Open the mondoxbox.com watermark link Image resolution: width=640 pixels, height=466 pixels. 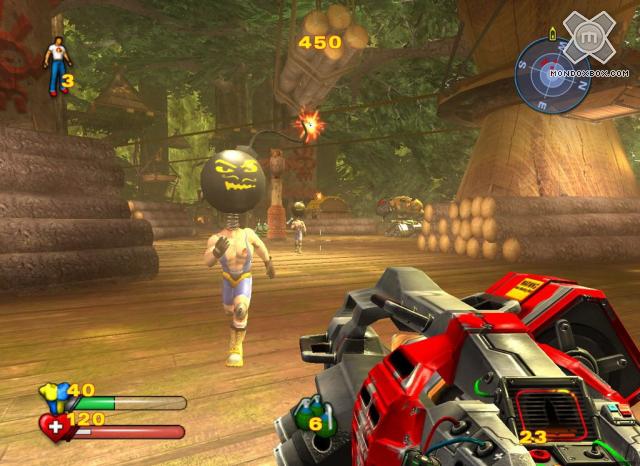(x=589, y=72)
